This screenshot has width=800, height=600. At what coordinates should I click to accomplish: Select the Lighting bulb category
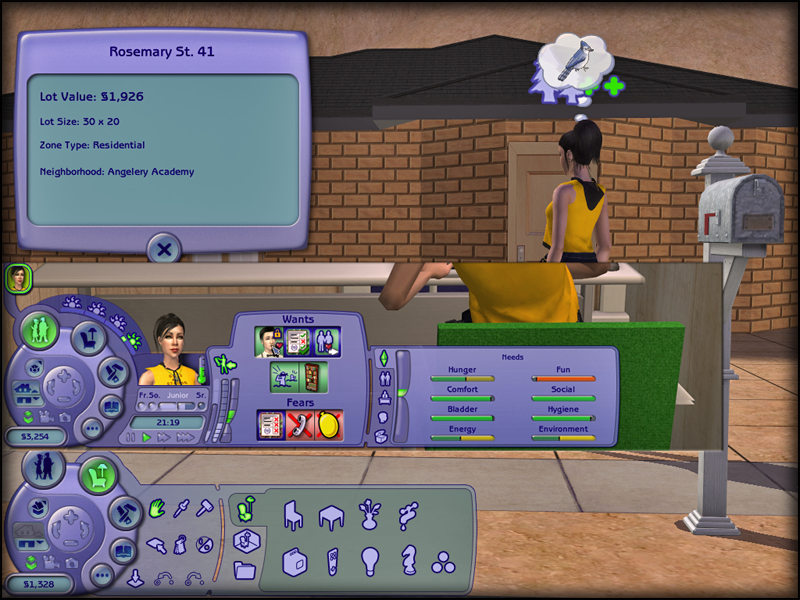point(370,560)
